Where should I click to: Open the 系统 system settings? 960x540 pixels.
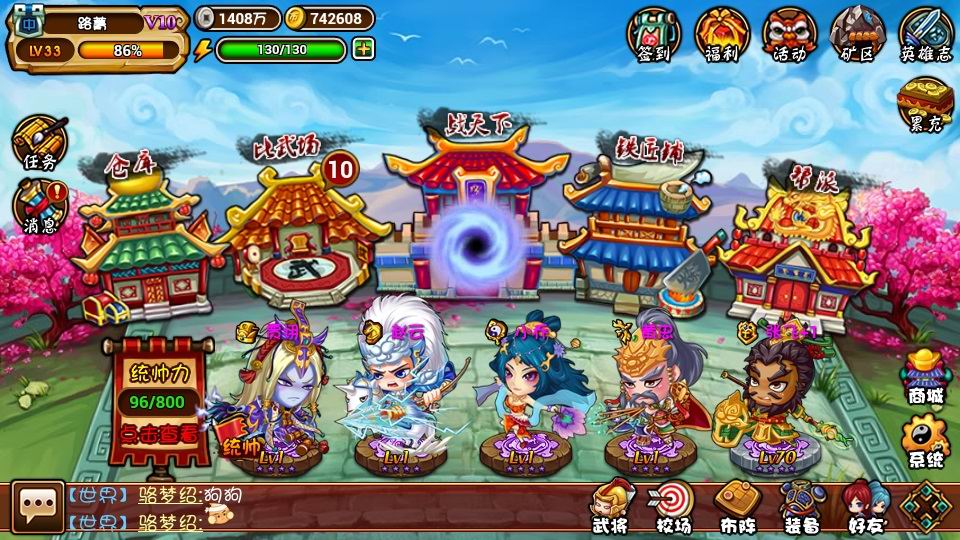(924, 440)
